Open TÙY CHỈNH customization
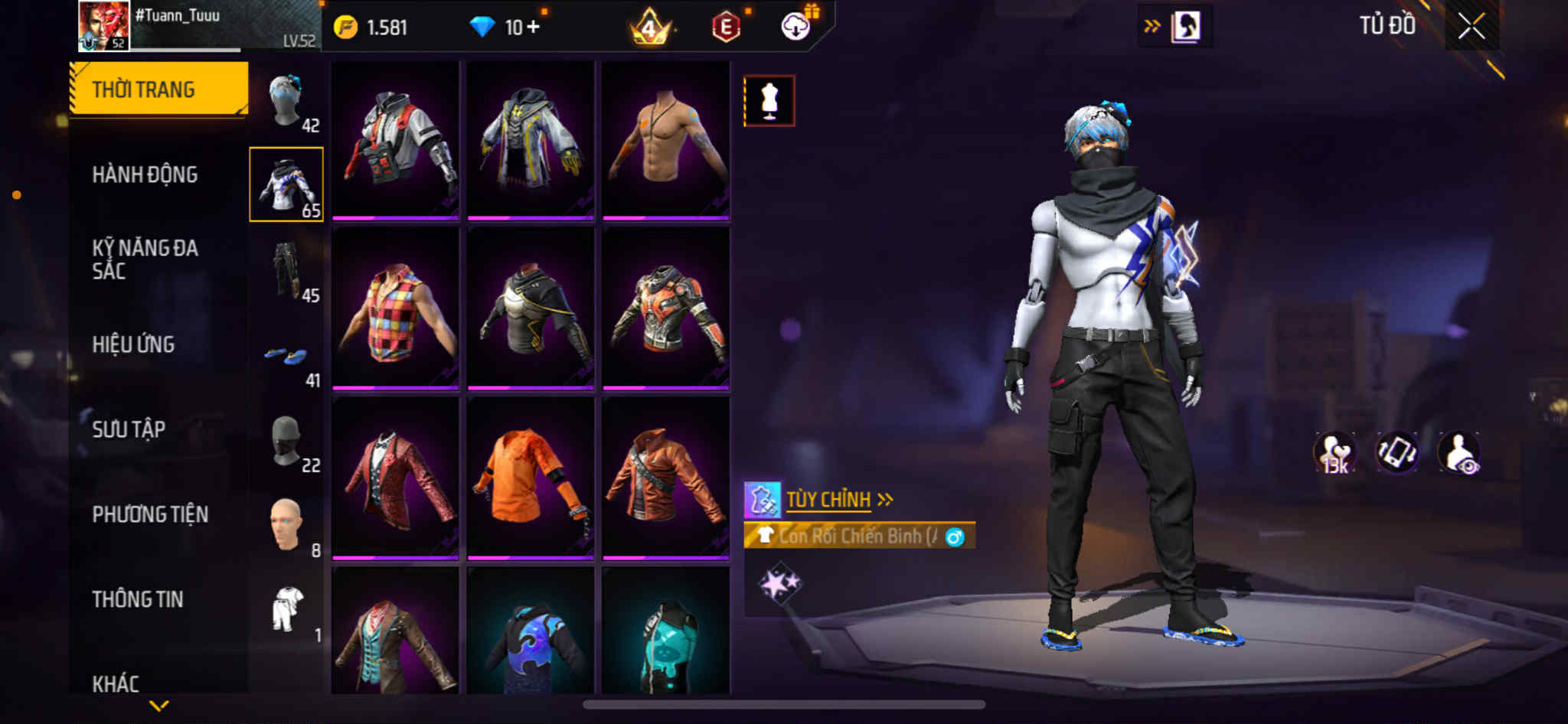 point(829,500)
